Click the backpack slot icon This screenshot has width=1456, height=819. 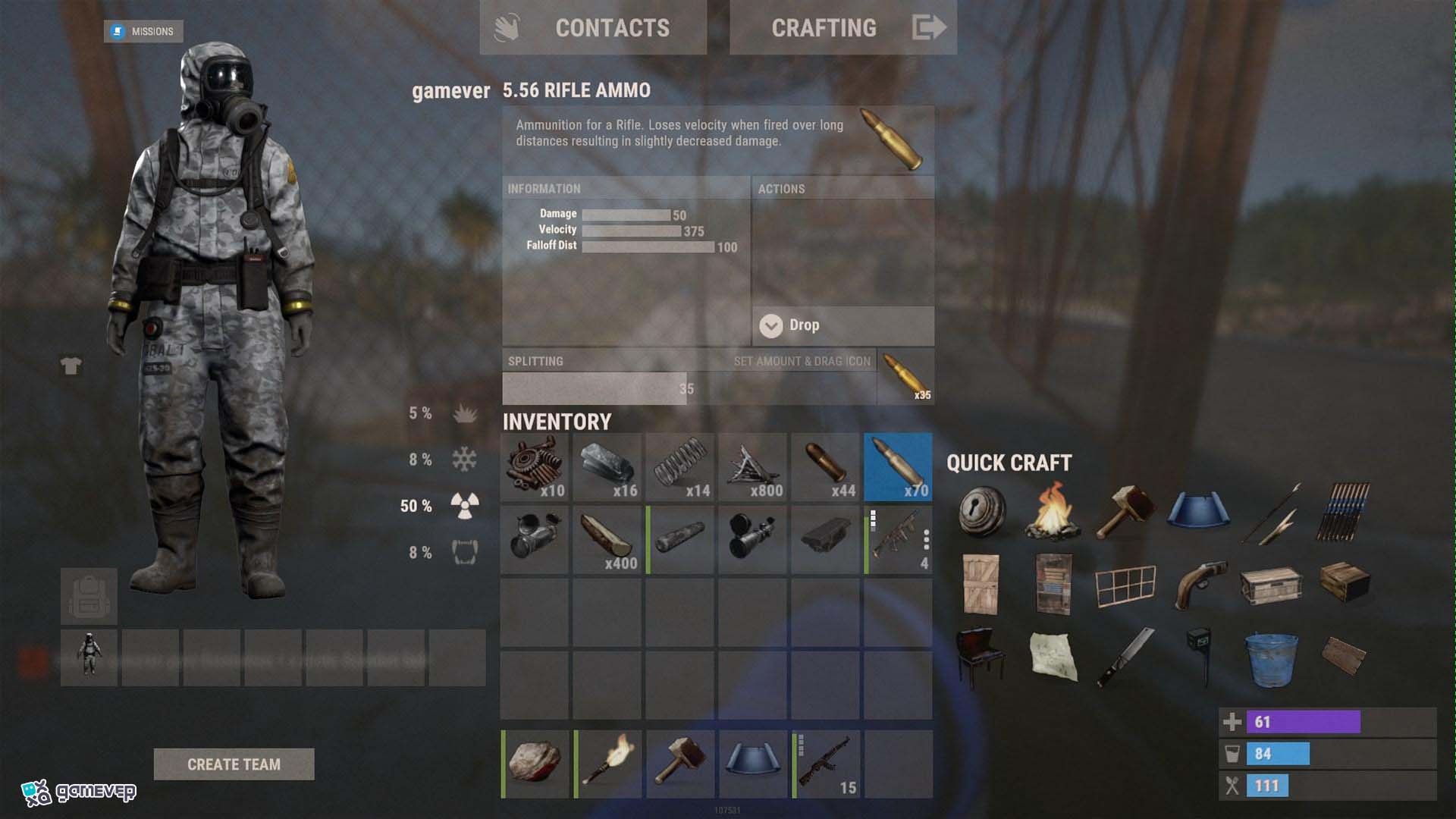[x=89, y=597]
